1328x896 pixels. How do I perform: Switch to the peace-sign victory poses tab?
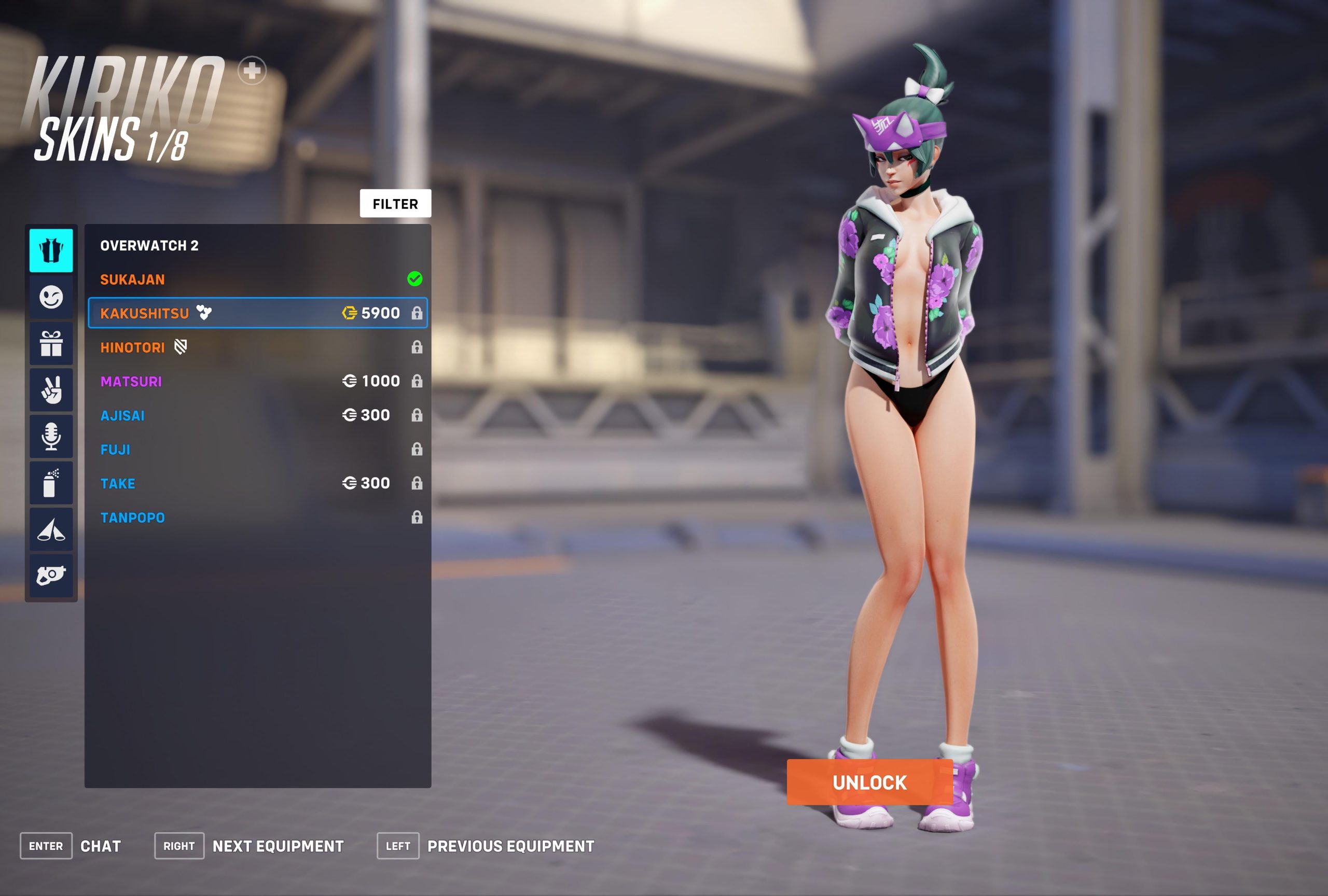[51, 390]
